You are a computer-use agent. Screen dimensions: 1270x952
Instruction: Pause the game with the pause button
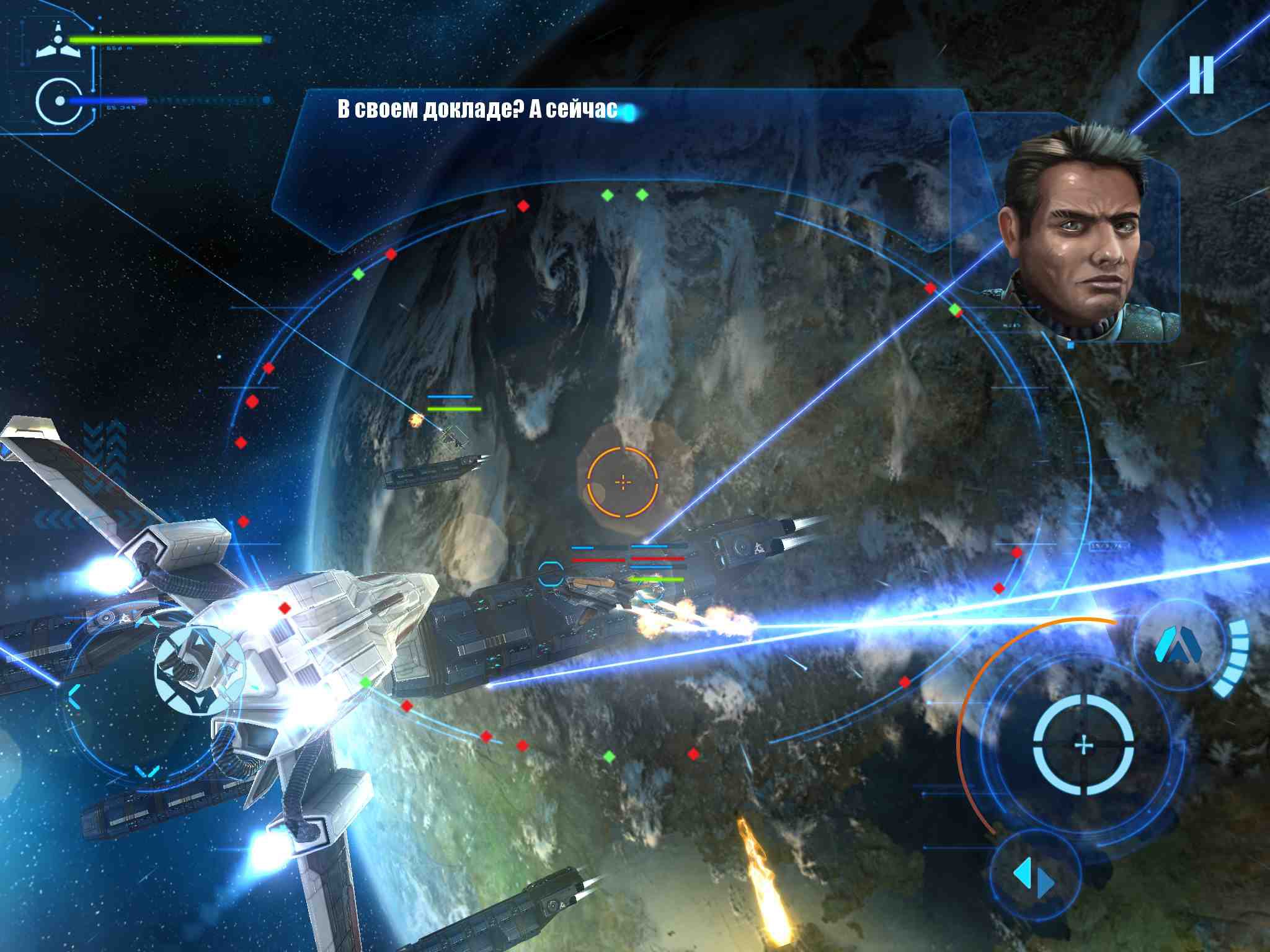(x=1201, y=75)
